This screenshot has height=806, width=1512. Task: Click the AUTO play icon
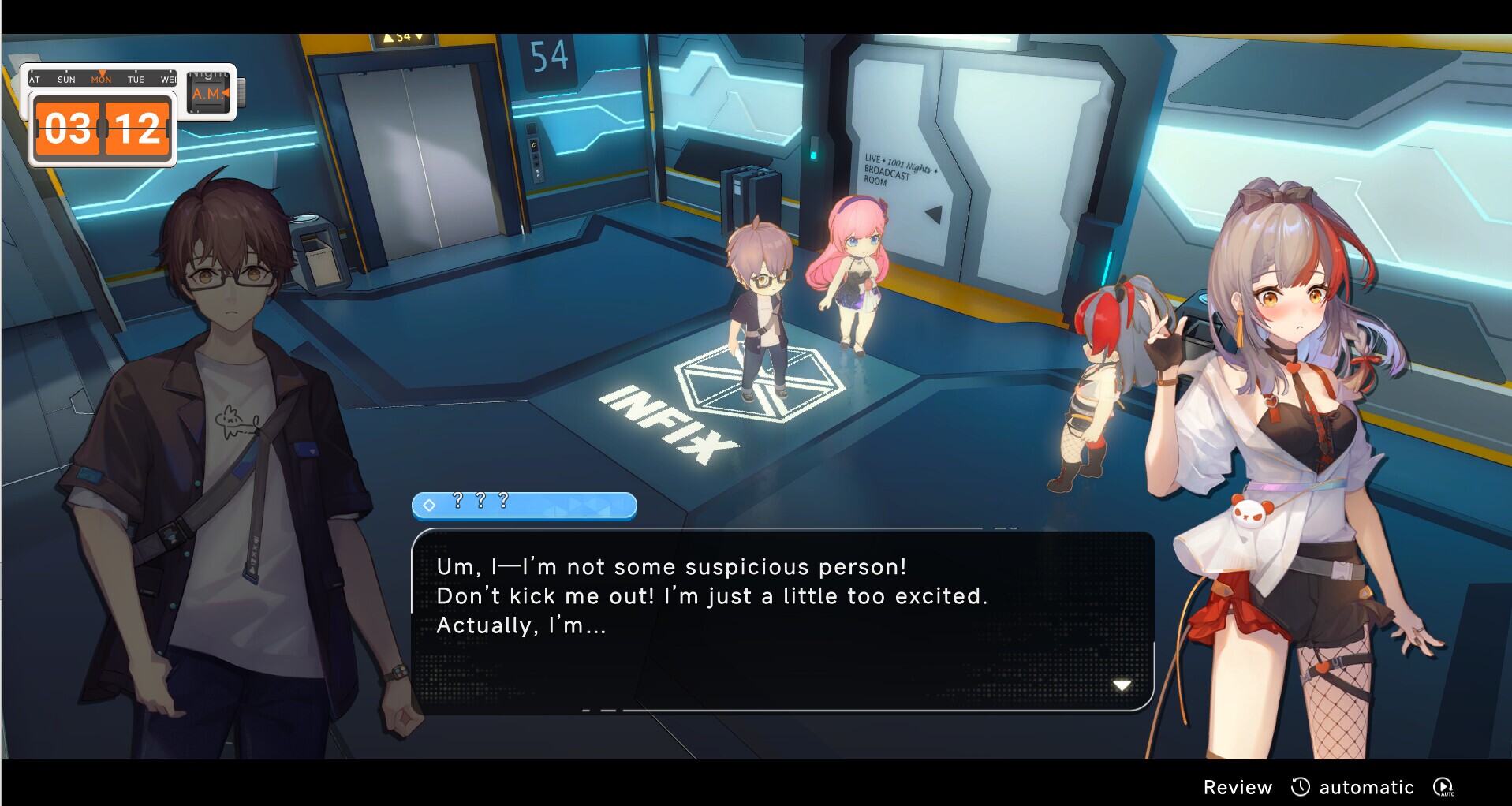pyautogui.click(x=1443, y=786)
